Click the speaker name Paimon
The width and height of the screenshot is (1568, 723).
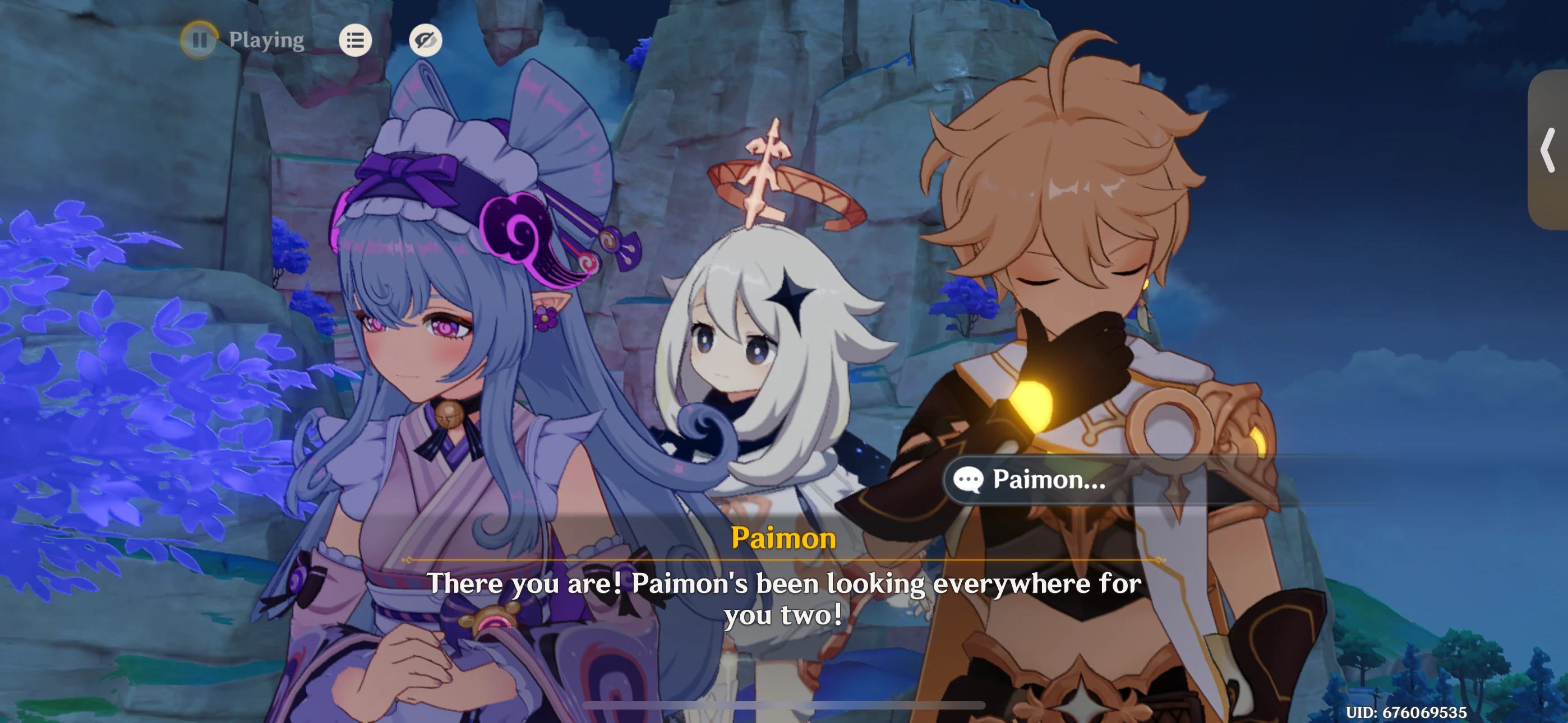pos(784,539)
